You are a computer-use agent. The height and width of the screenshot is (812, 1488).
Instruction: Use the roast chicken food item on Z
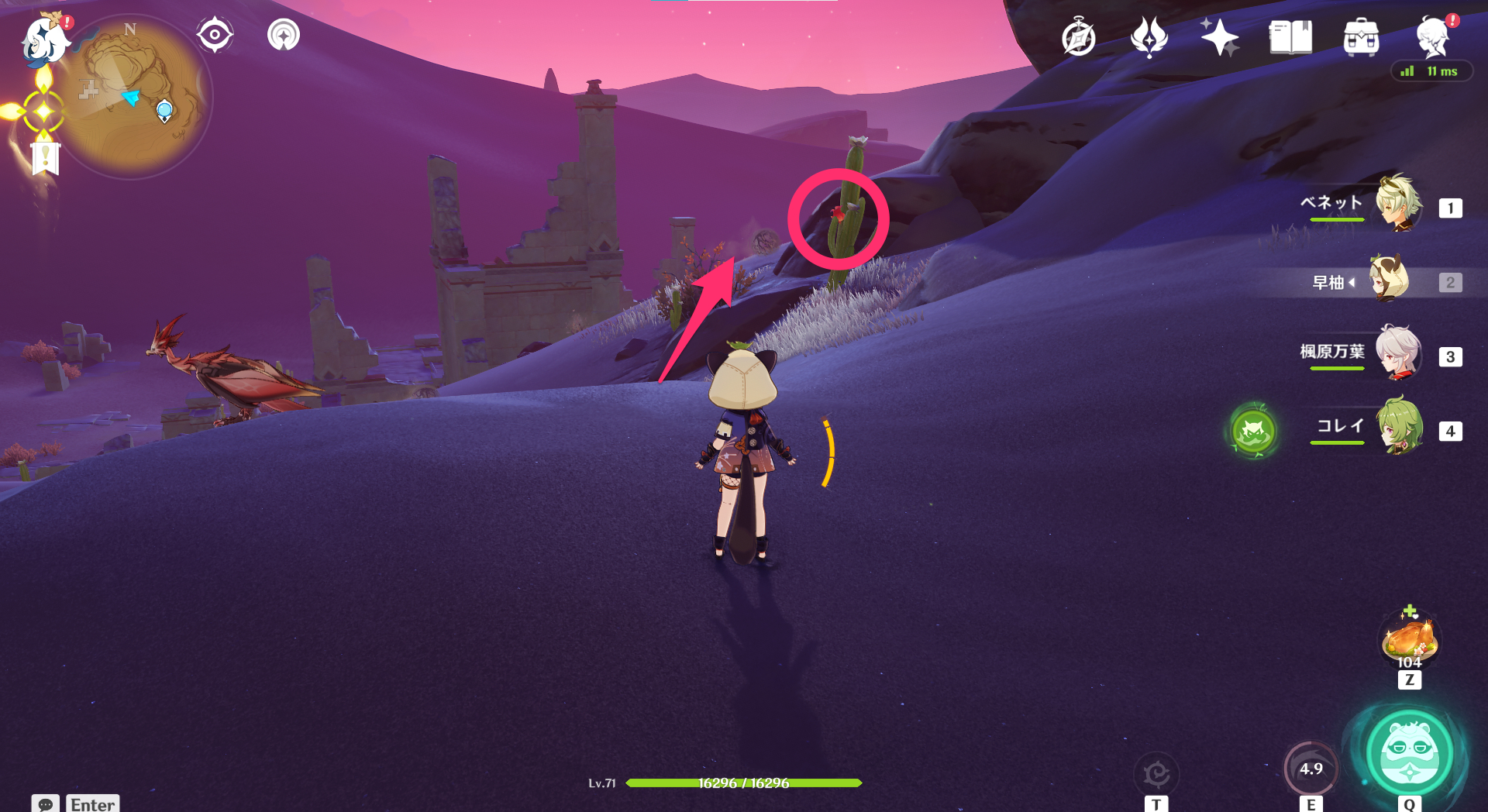pos(1410,641)
